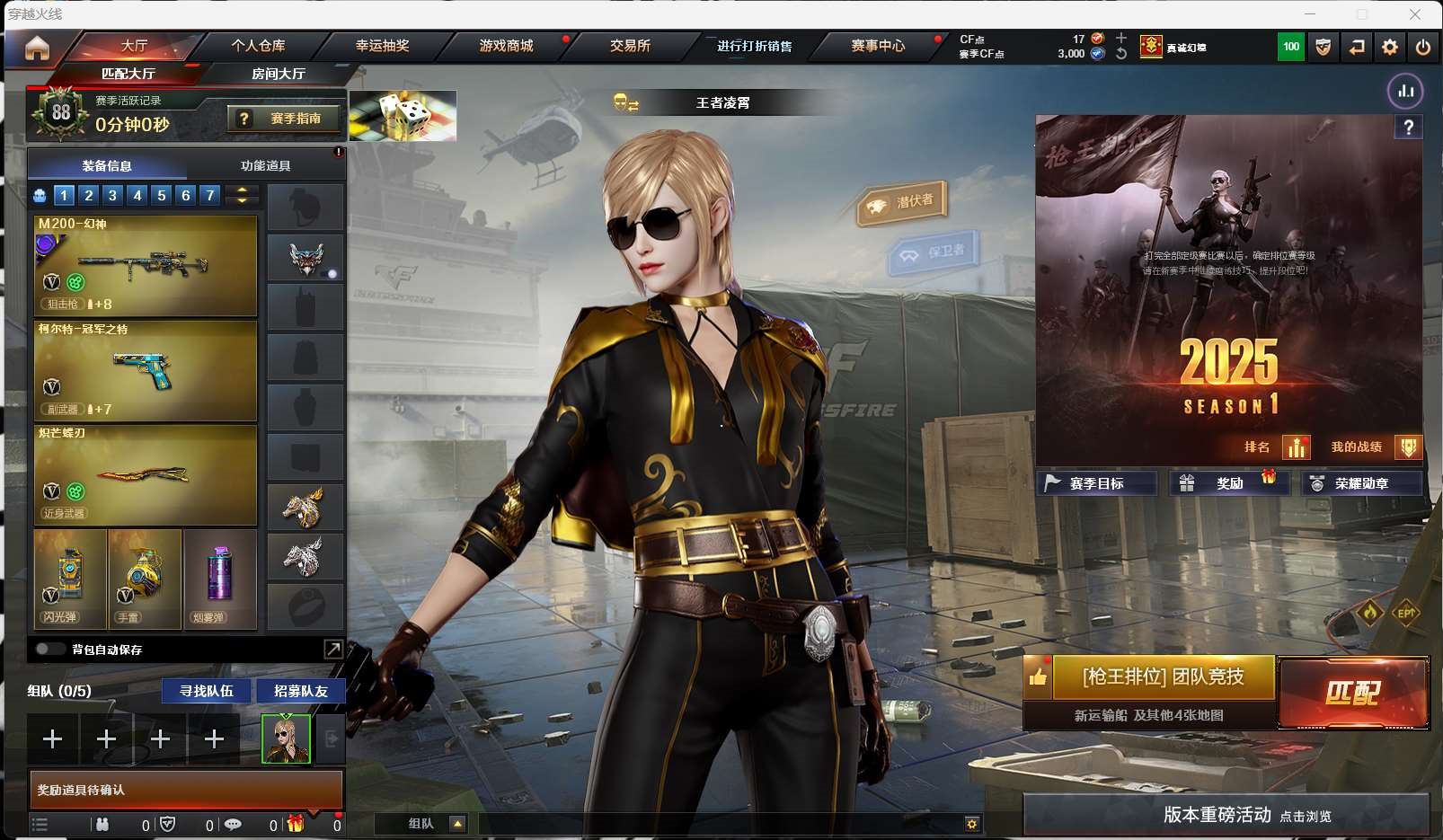Select the M200-幻神 sniper weapon slot
Viewport: 1443px width, 840px height.
146,266
